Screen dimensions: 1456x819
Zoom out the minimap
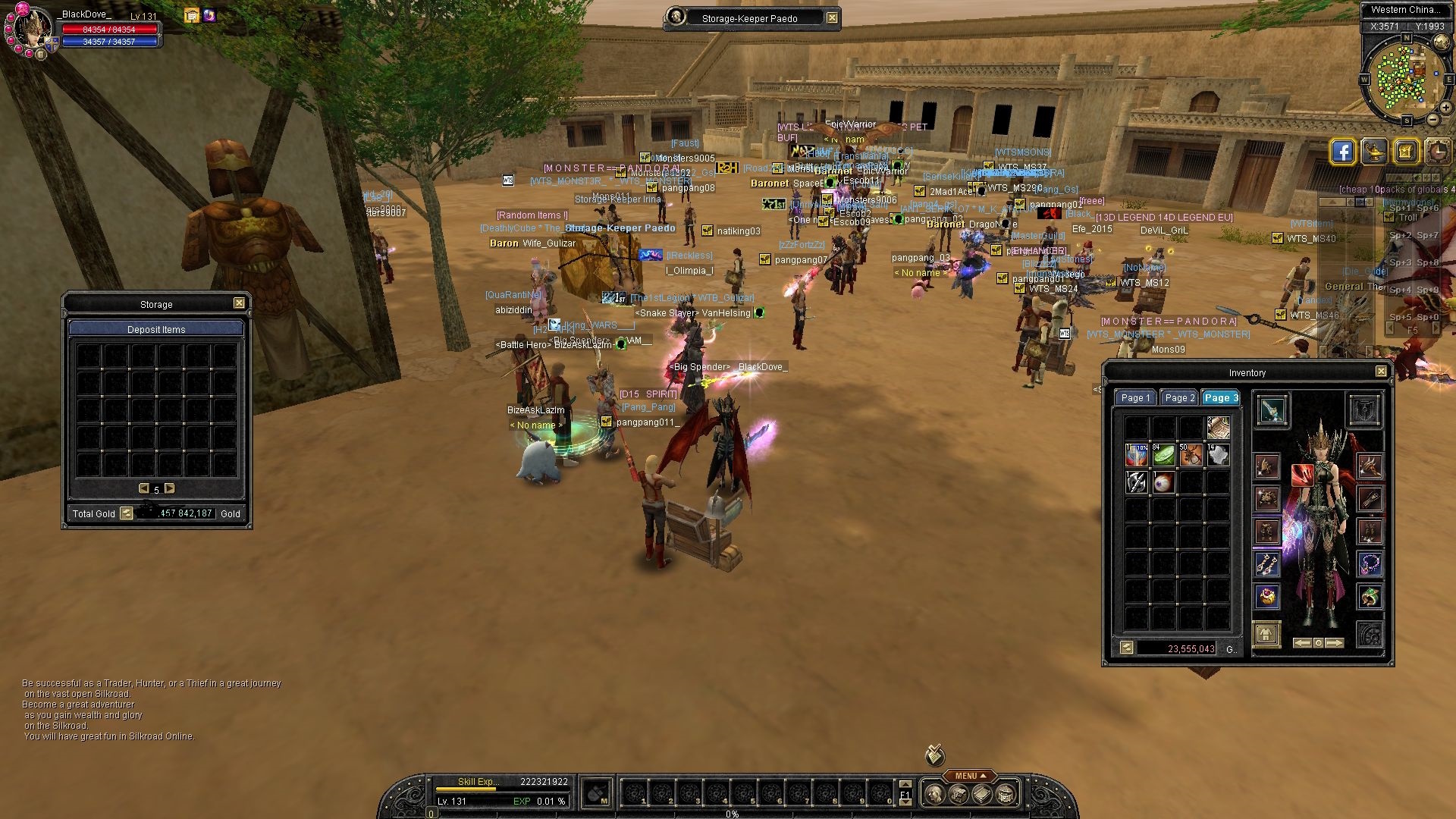1433,120
